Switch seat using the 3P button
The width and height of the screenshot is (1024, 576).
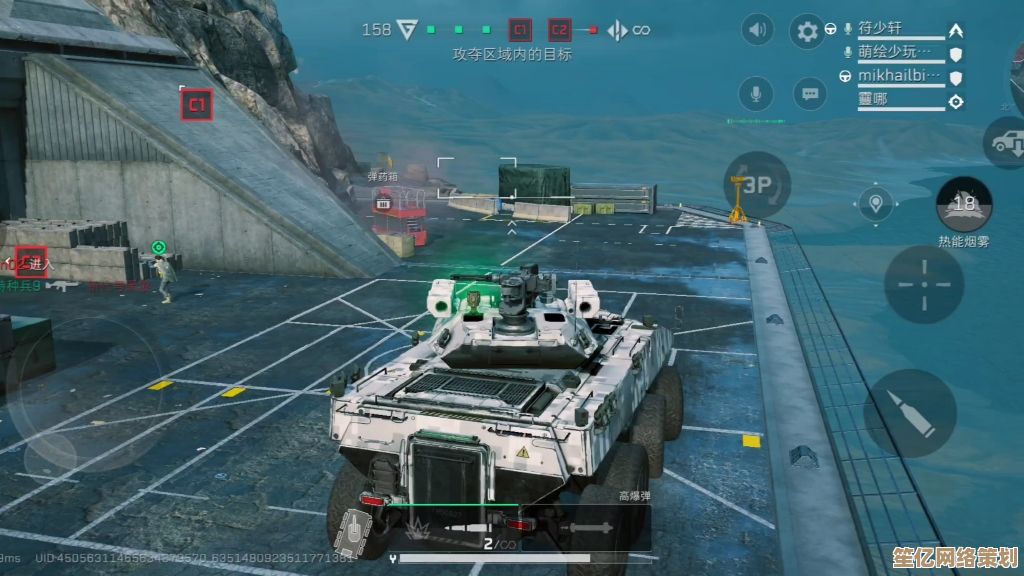point(757,185)
